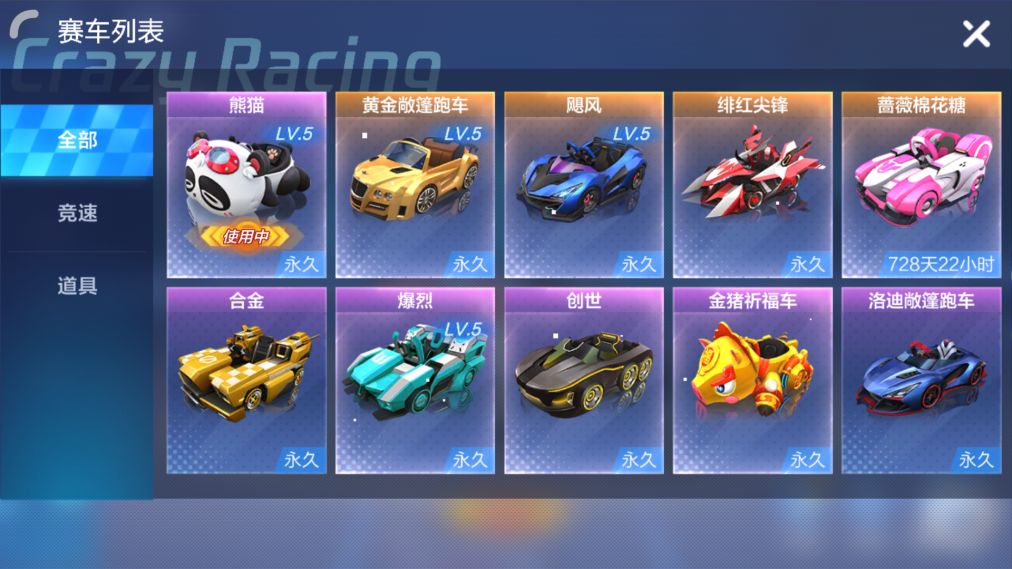
Task: Show the 道具 category tab
Action: 77,286
